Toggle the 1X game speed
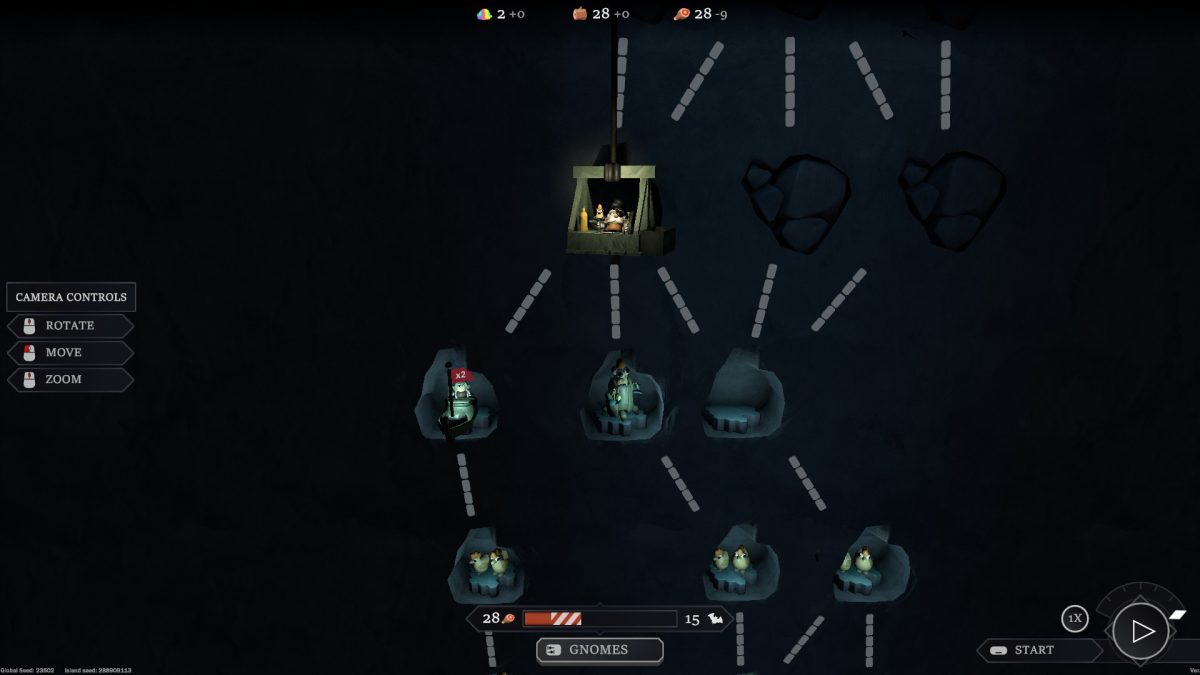 pos(1074,619)
